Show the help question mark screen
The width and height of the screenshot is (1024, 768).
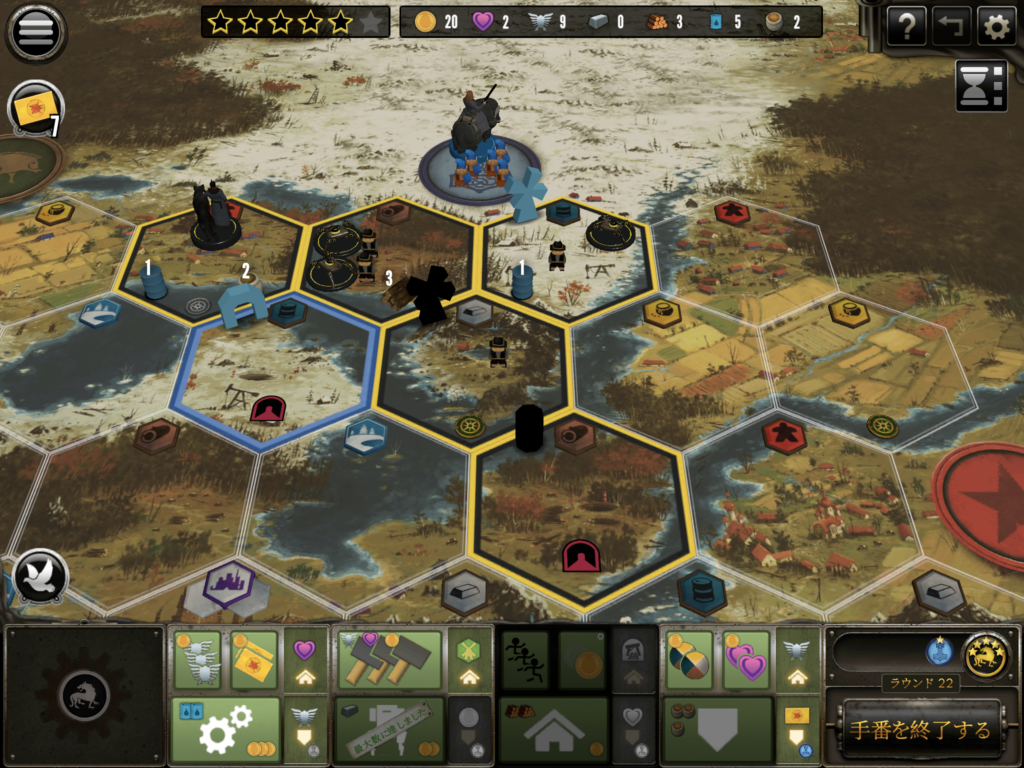point(906,27)
